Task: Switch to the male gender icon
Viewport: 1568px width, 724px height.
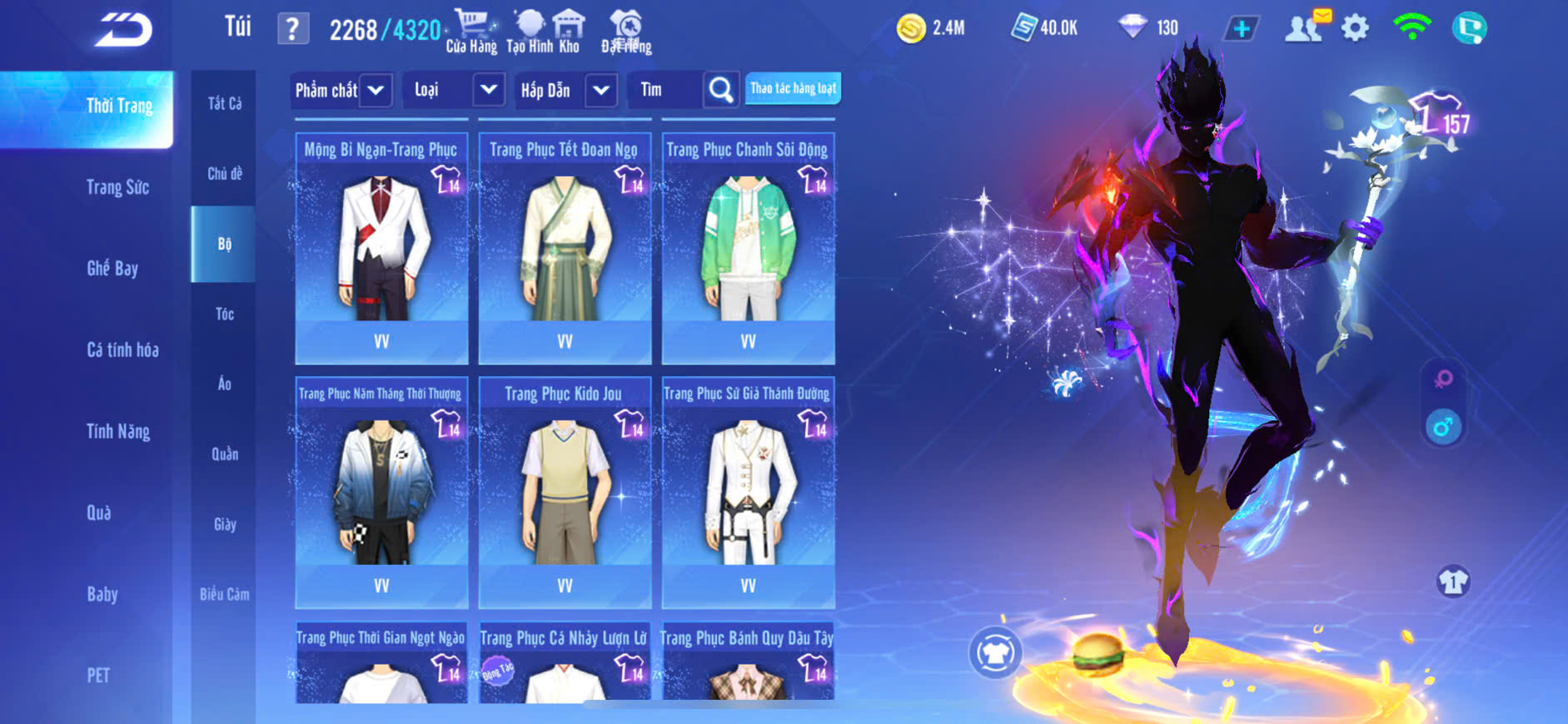Action: pos(1443,427)
